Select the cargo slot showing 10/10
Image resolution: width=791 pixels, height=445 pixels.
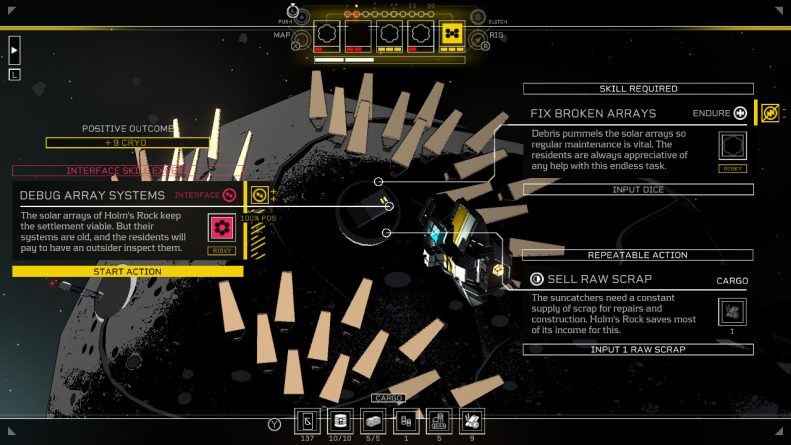340,420
